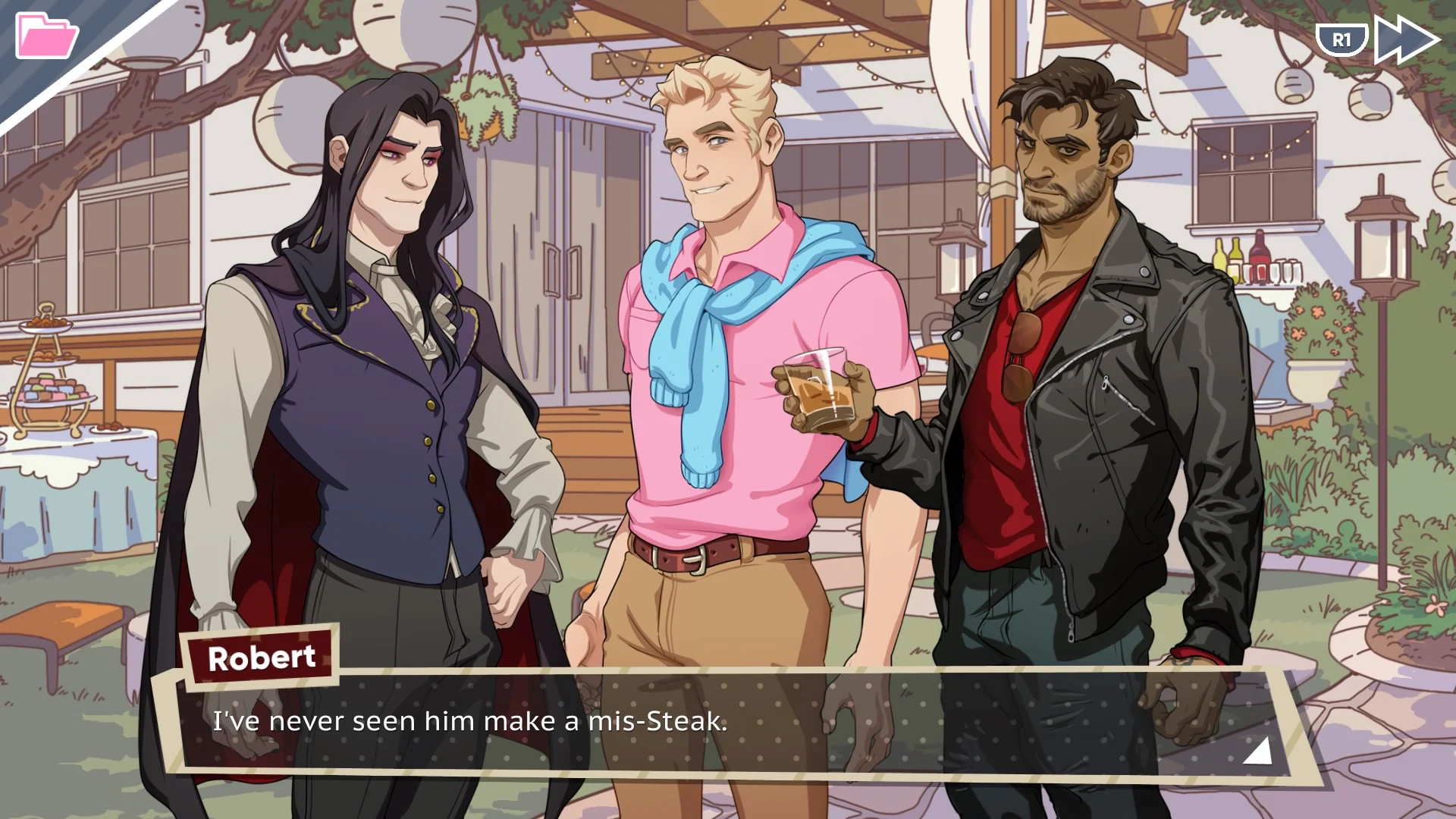Click the sunglasses hanging on Robert's shirt
This screenshot has width=1456, height=819.
[1020, 356]
